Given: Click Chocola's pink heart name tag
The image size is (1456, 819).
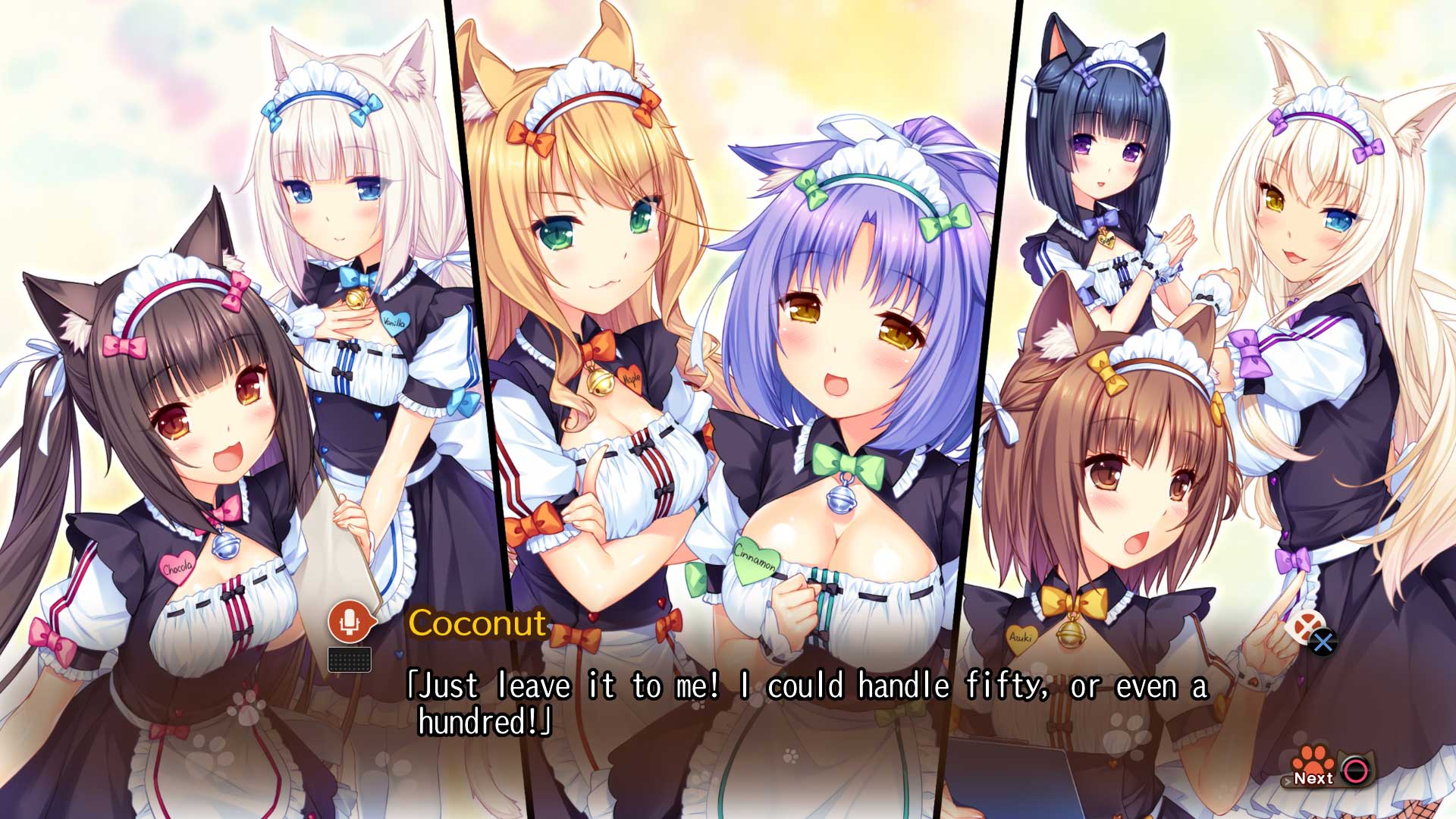Looking at the screenshot, I should (x=179, y=566).
